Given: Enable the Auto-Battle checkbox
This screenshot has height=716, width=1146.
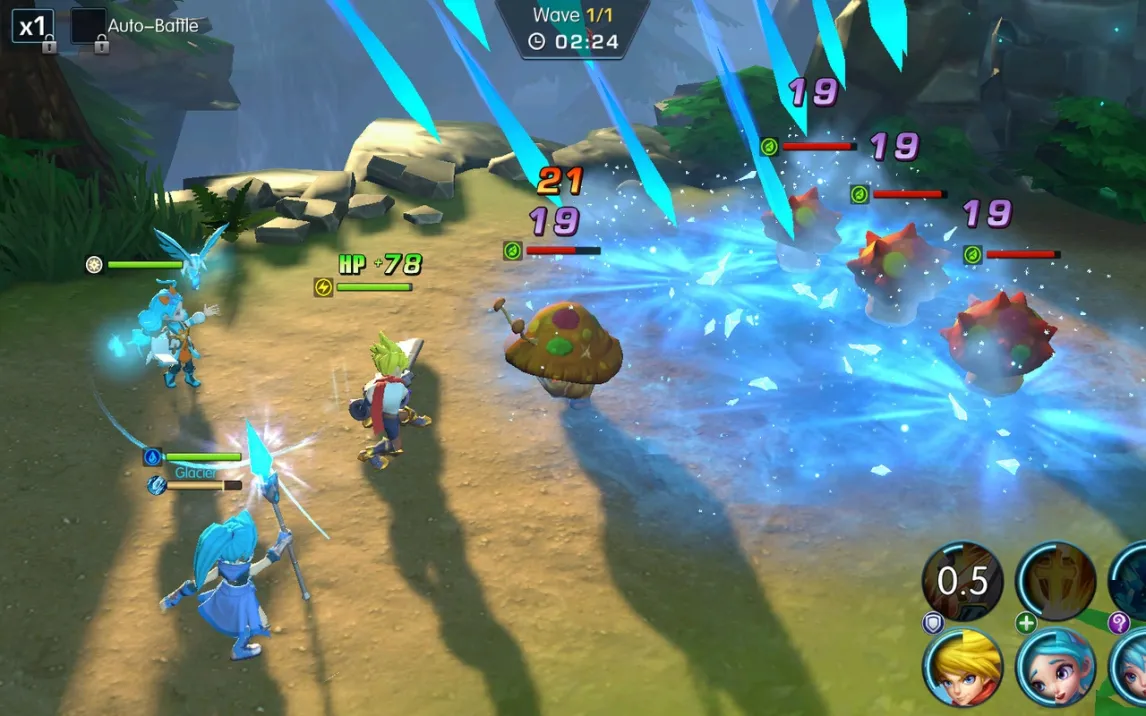Looking at the screenshot, I should click(88, 26).
